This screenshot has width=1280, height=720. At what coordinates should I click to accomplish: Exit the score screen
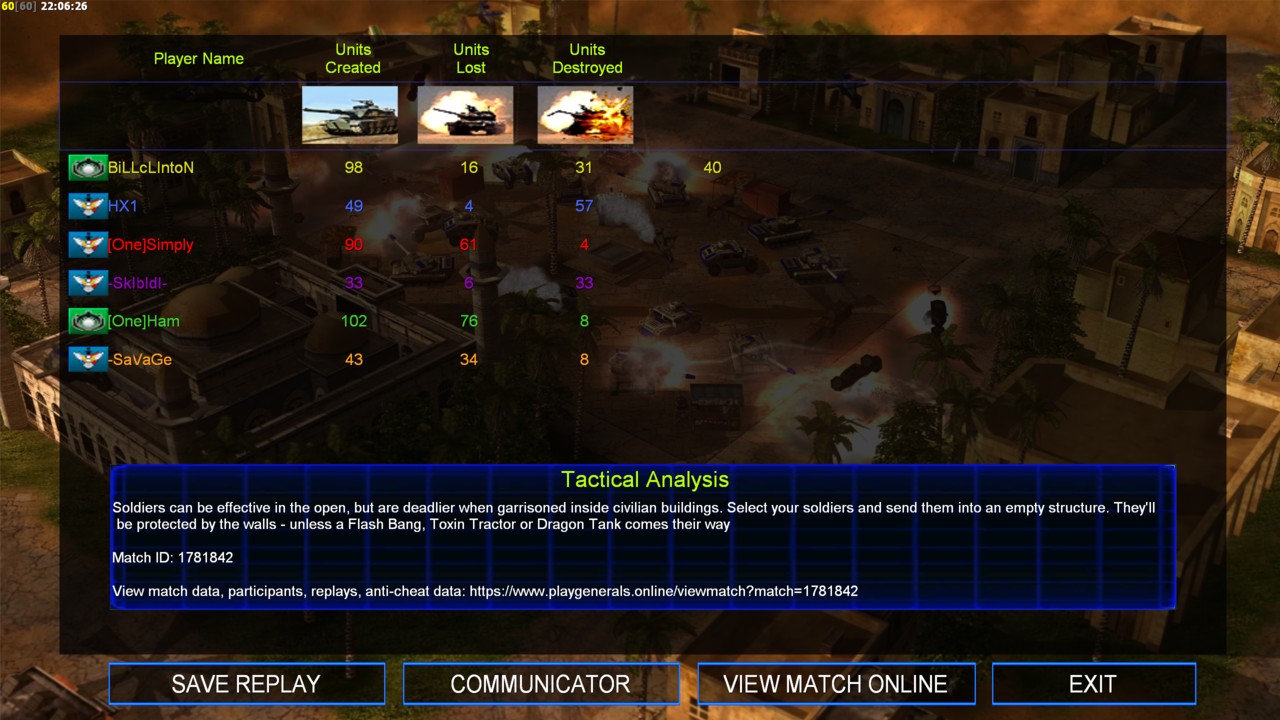1093,684
